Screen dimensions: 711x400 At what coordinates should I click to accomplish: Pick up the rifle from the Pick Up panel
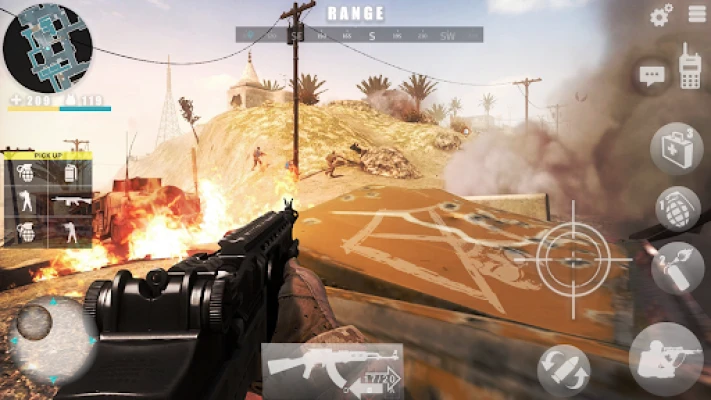coord(71,203)
